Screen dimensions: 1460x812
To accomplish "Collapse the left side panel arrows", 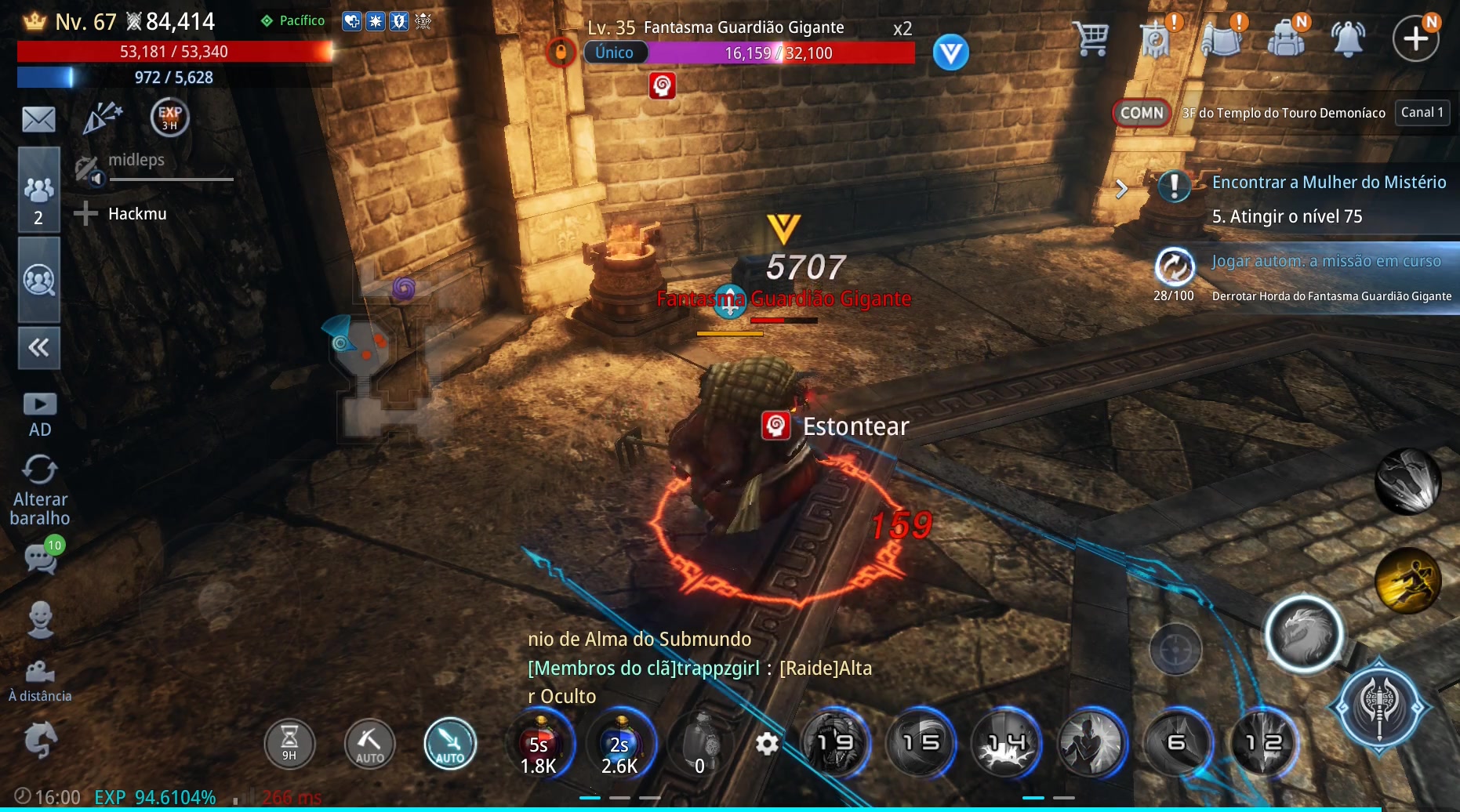I will pos(38,347).
